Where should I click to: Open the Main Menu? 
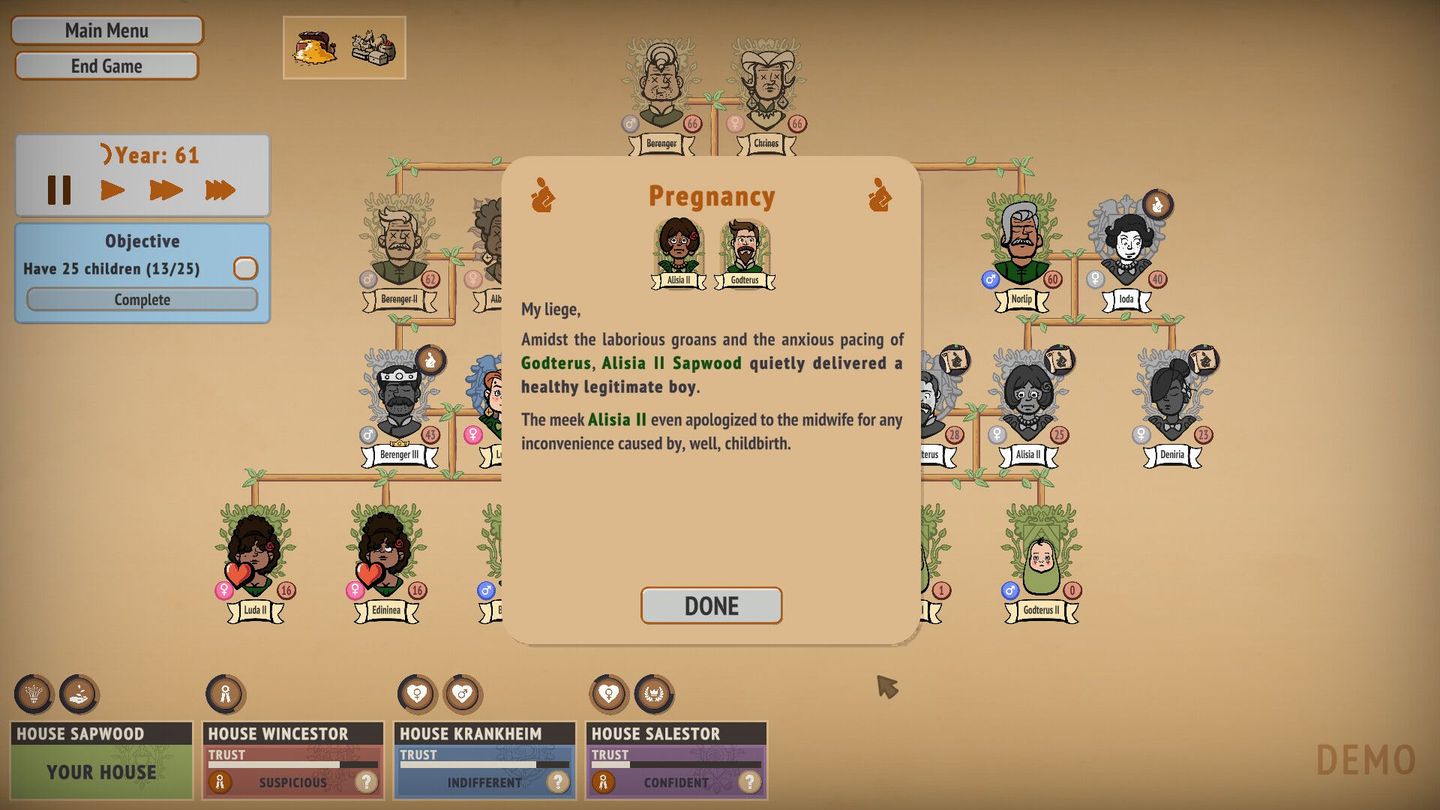point(106,30)
